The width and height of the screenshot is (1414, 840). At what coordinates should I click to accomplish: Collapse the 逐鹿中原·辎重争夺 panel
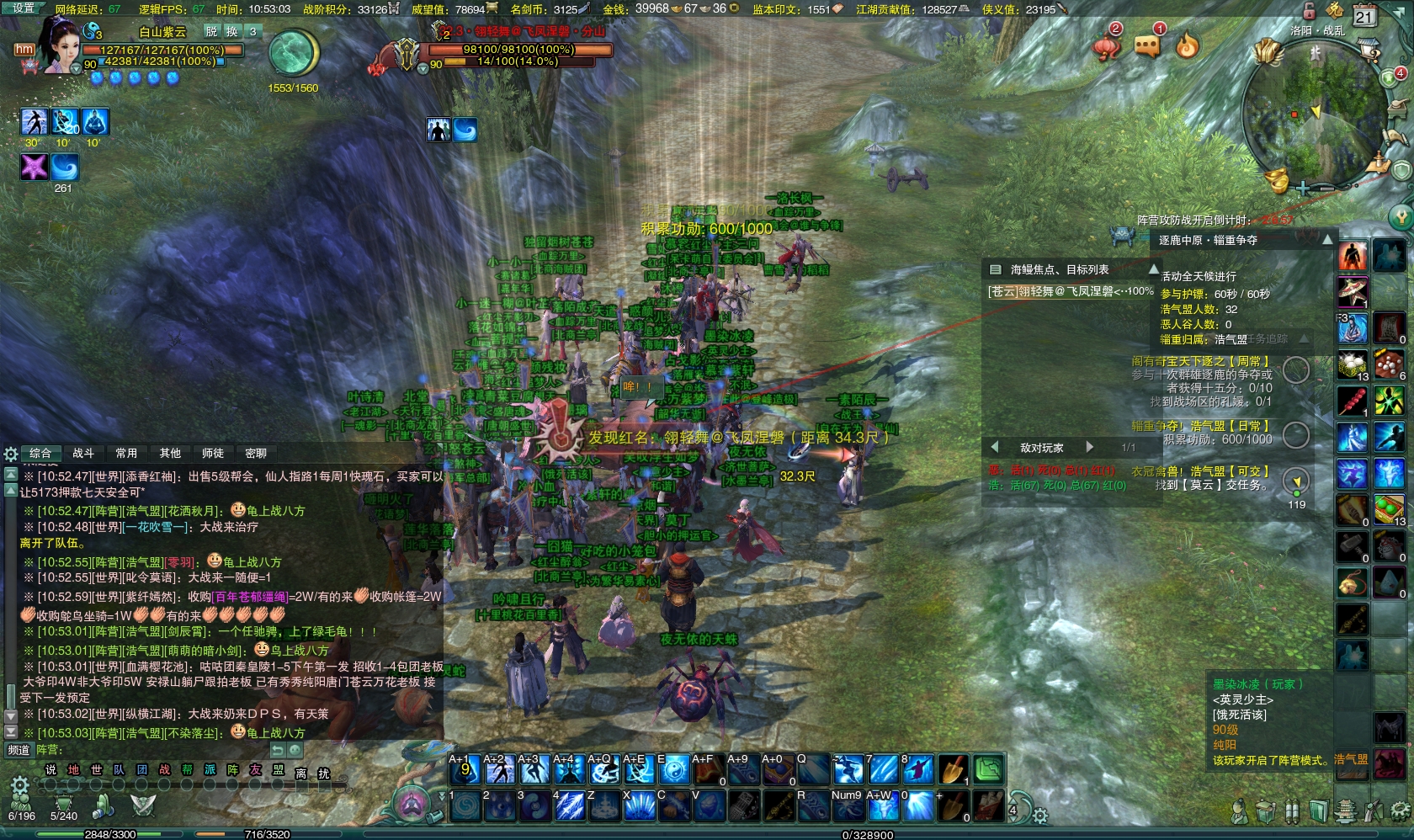pyautogui.click(x=1327, y=240)
